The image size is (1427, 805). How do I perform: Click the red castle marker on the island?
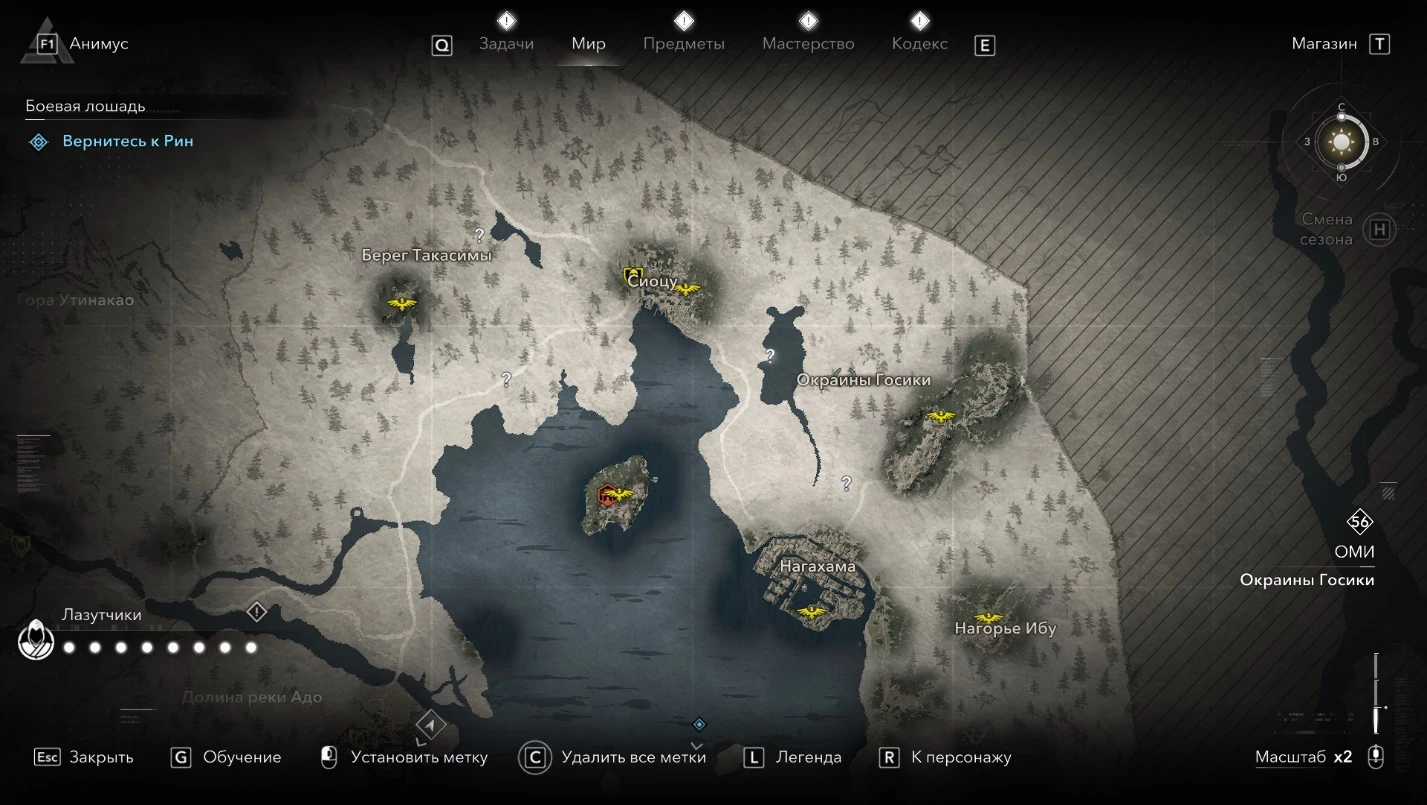(x=606, y=494)
